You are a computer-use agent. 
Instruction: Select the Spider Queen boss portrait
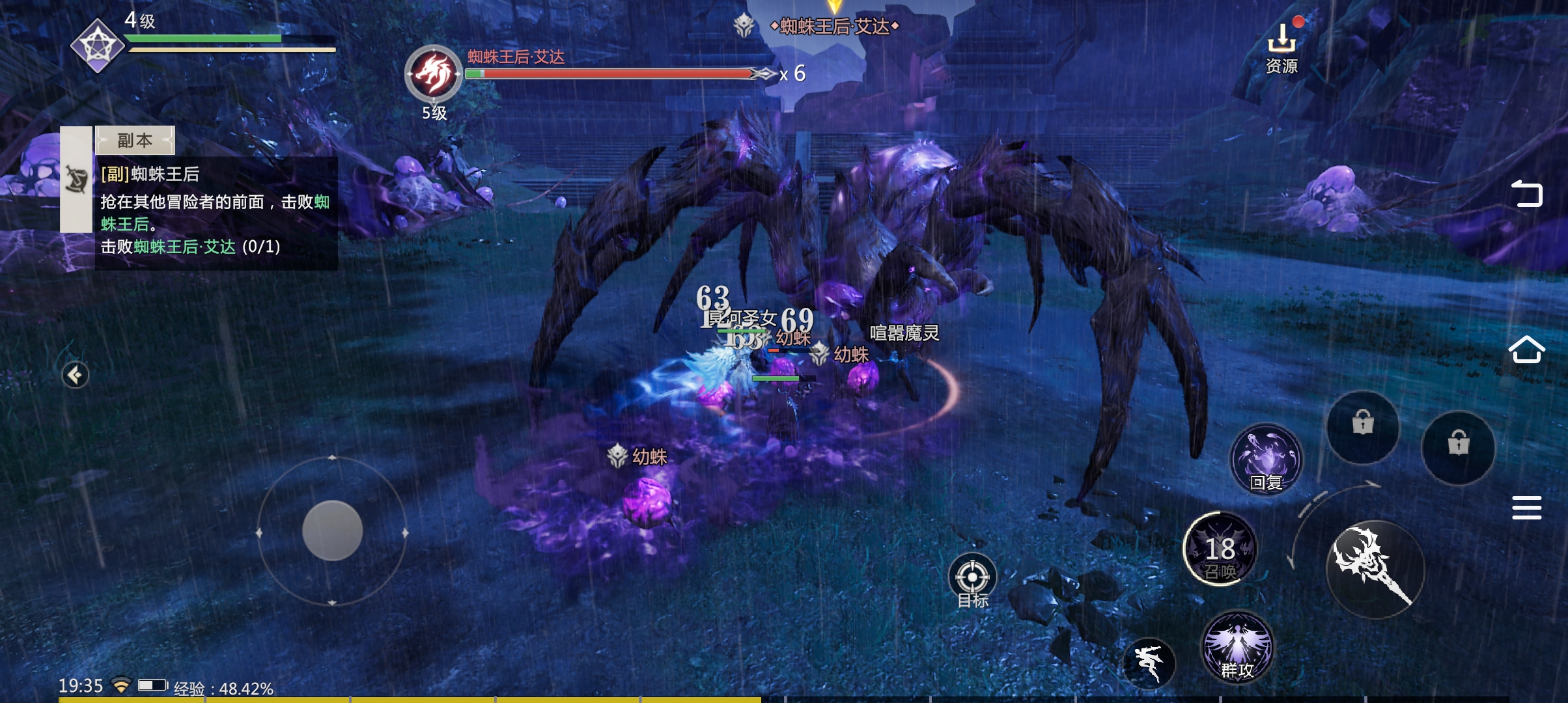pyautogui.click(x=434, y=74)
